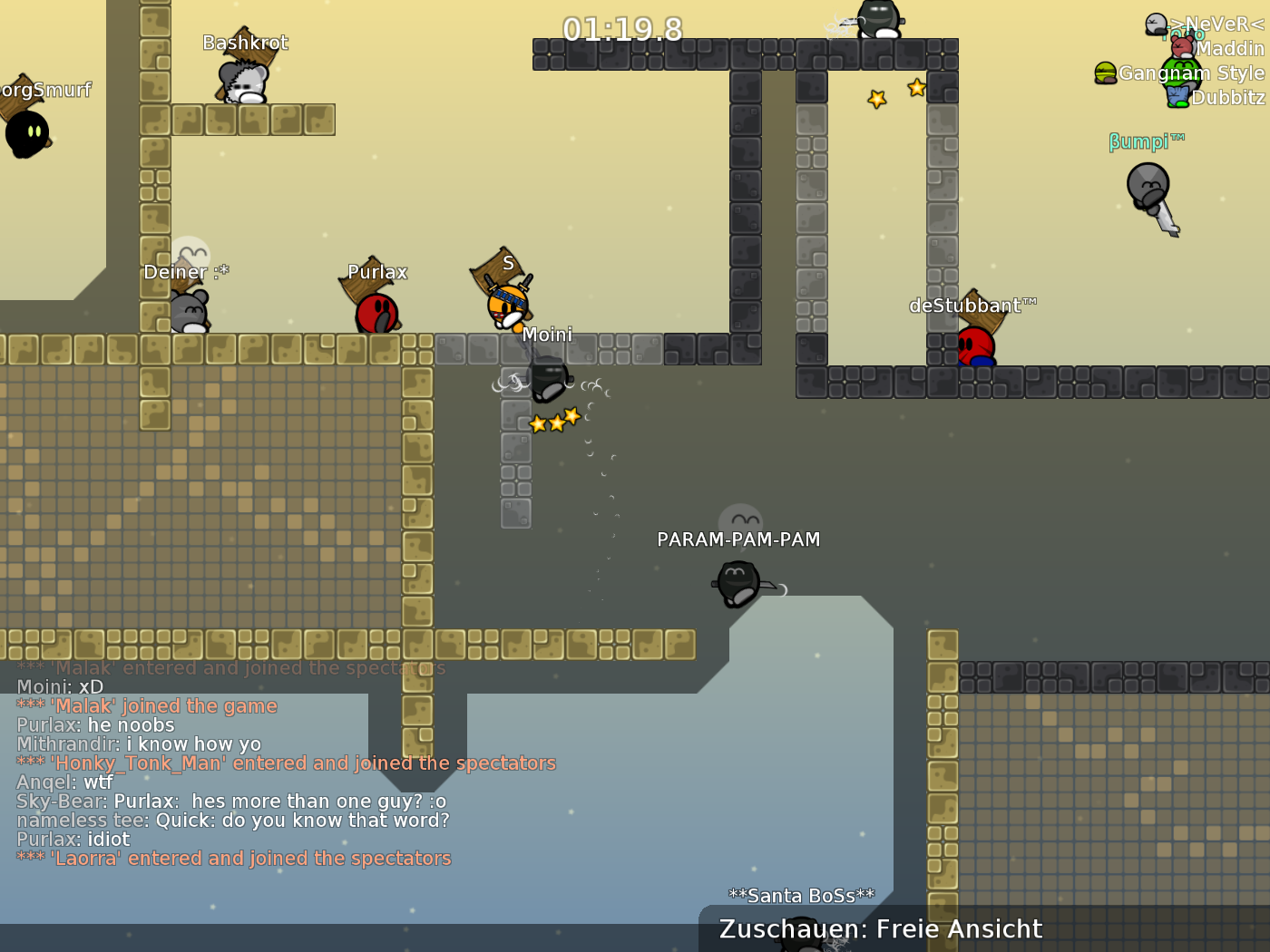Click the grenade icon next to >NeVeR<
1270x952 pixels.
pyautogui.click(x=1154, y=23)
